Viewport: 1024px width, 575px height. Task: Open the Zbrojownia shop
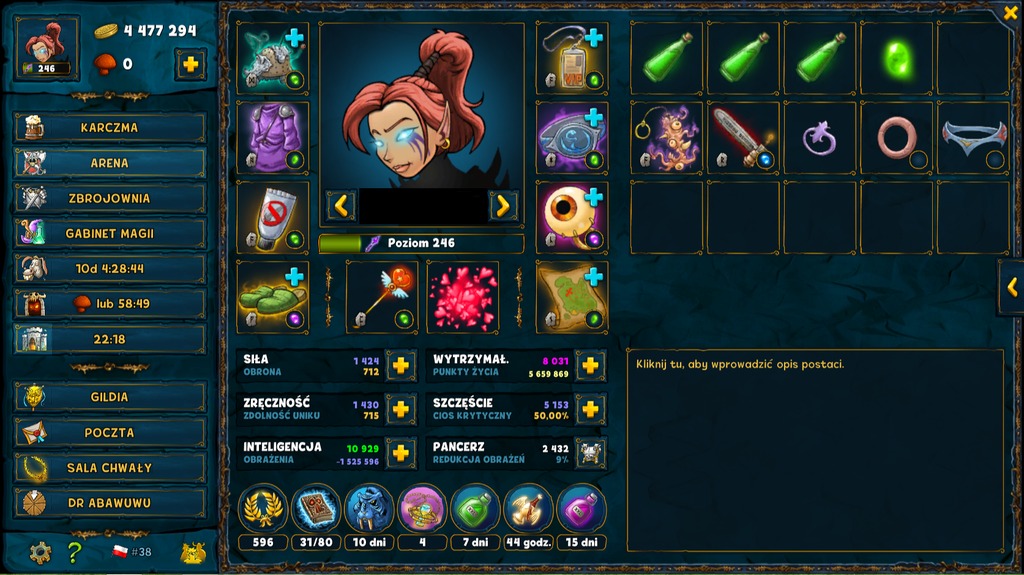pyautogui.click(x=110, y=198)
